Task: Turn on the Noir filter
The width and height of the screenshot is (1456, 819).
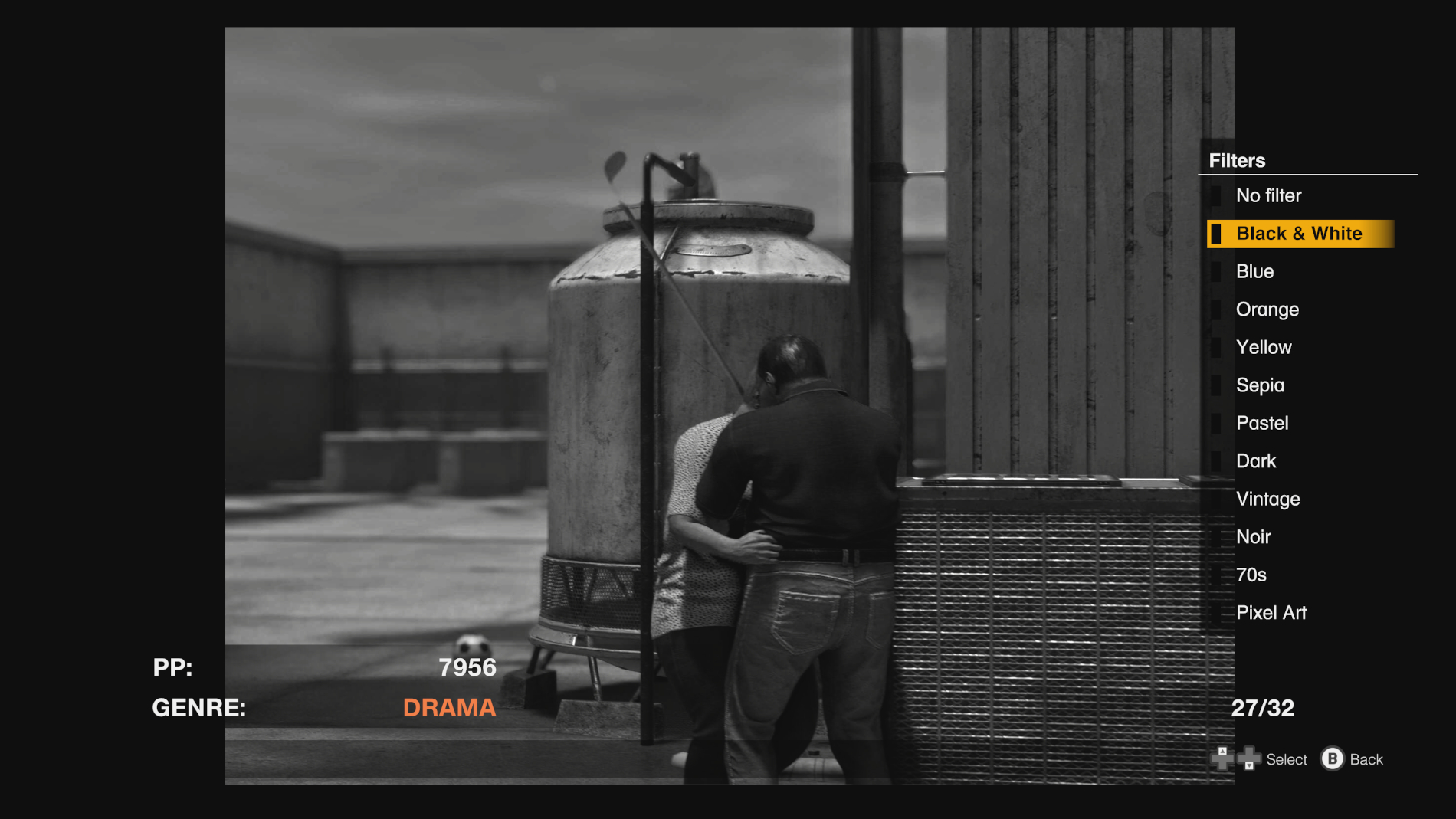Action: [x=1253, y=536]
